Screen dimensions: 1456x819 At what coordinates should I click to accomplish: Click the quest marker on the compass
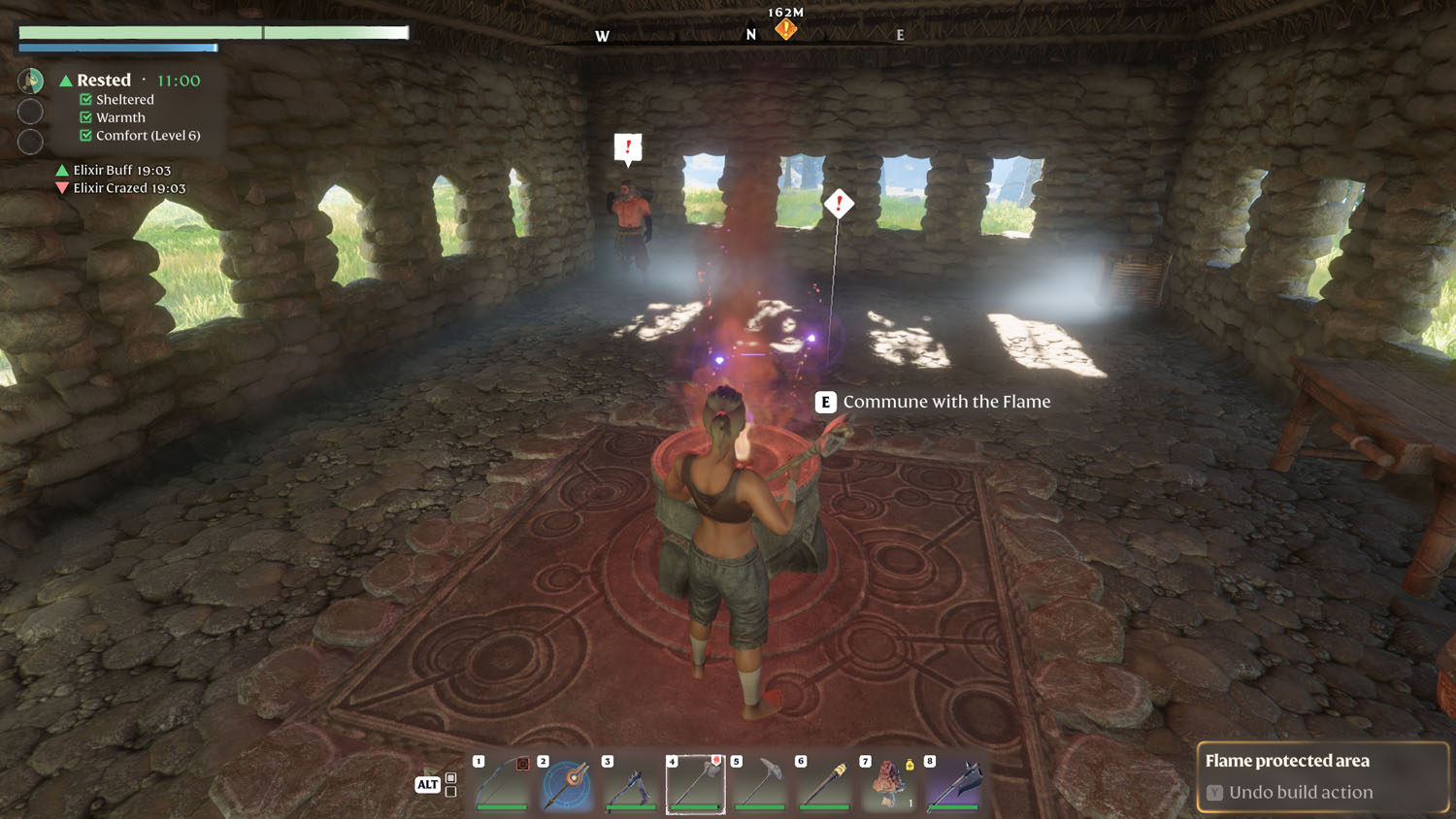785,30
